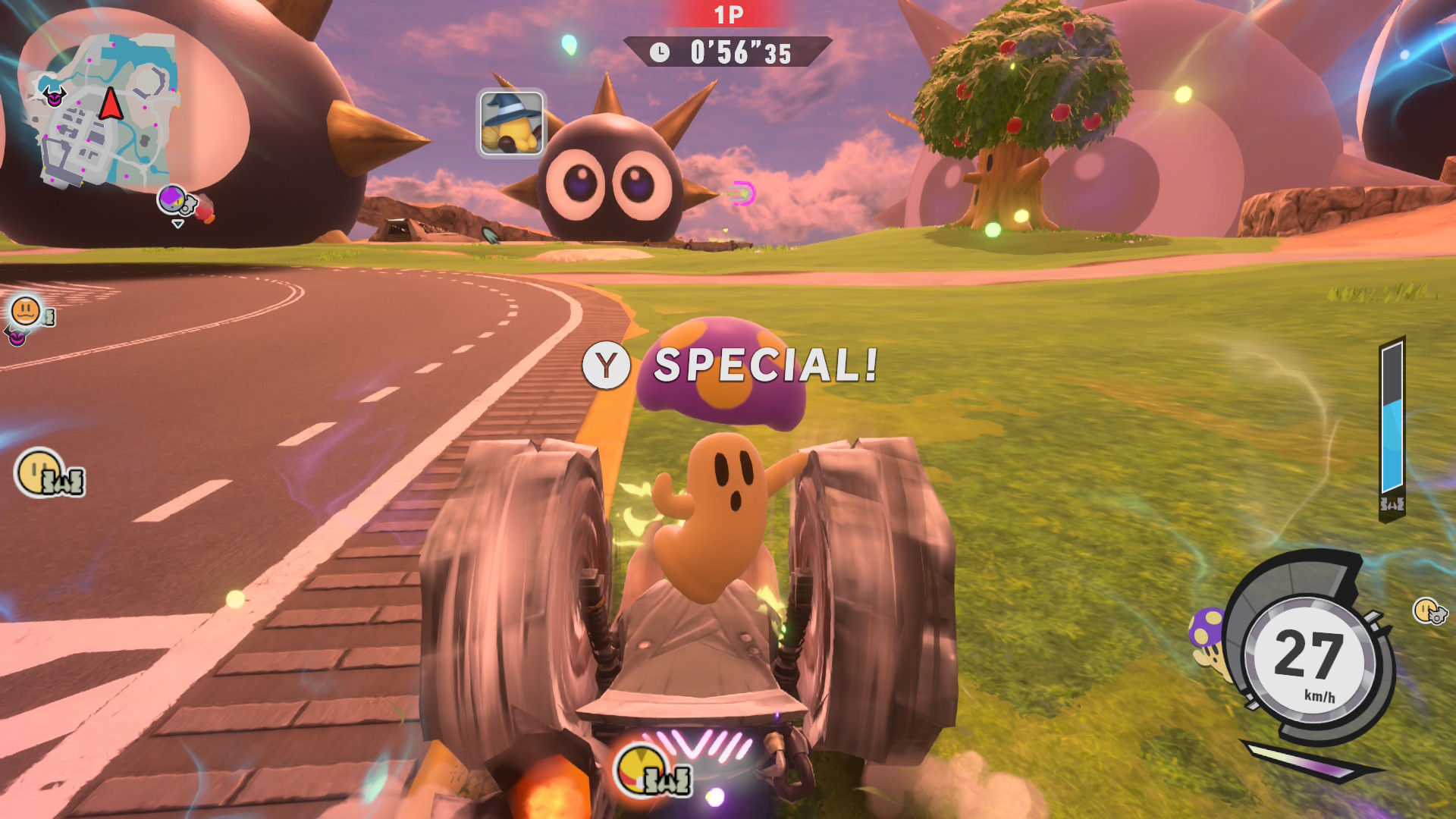Click the yellow red-striped rider indicator
Viewport: 1456px width, 819px height.
tap(641, 768)
